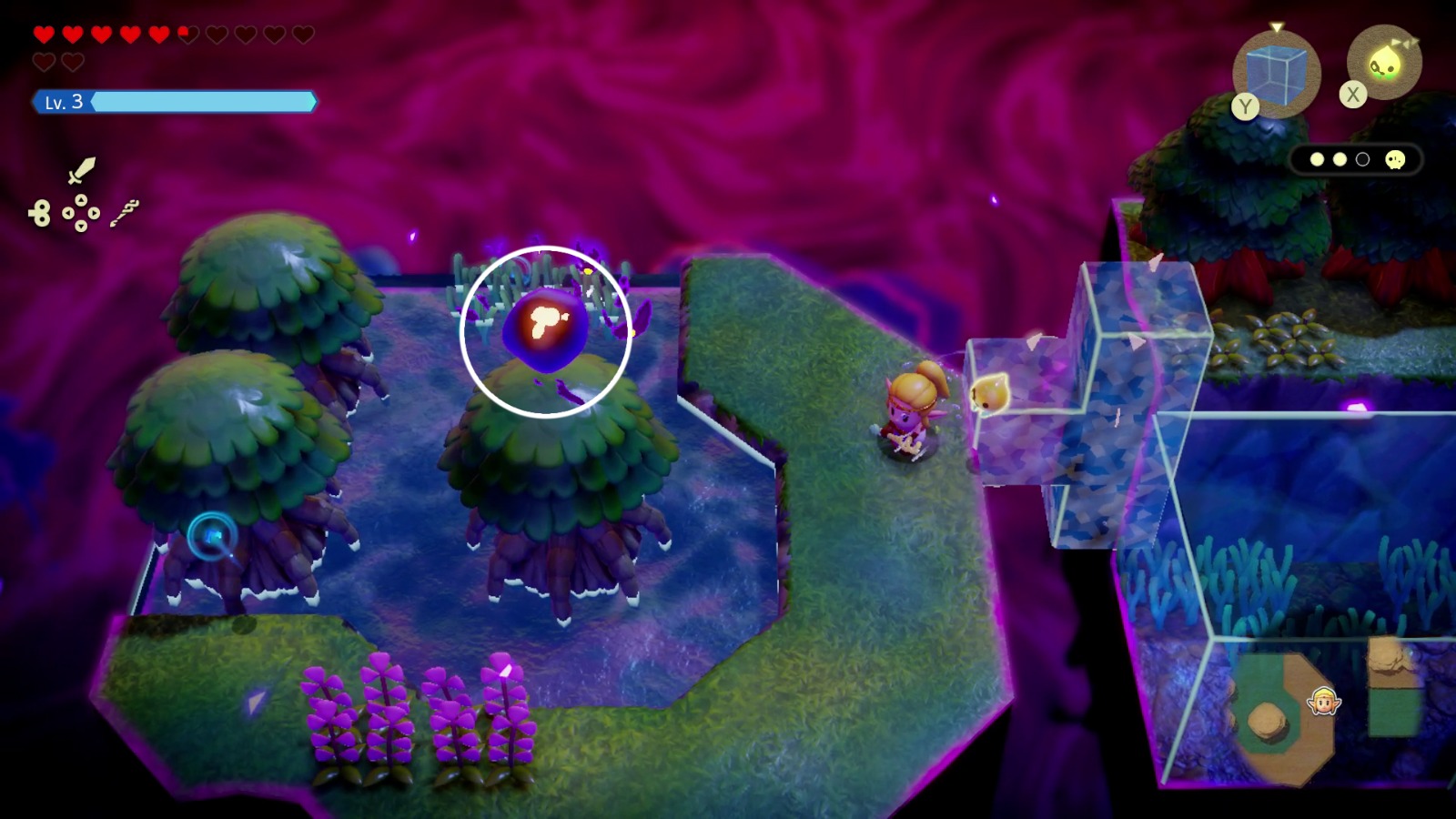Click the Y button badge
The width and height of the screenshot is (1456, 819).
click(1245, 107)
